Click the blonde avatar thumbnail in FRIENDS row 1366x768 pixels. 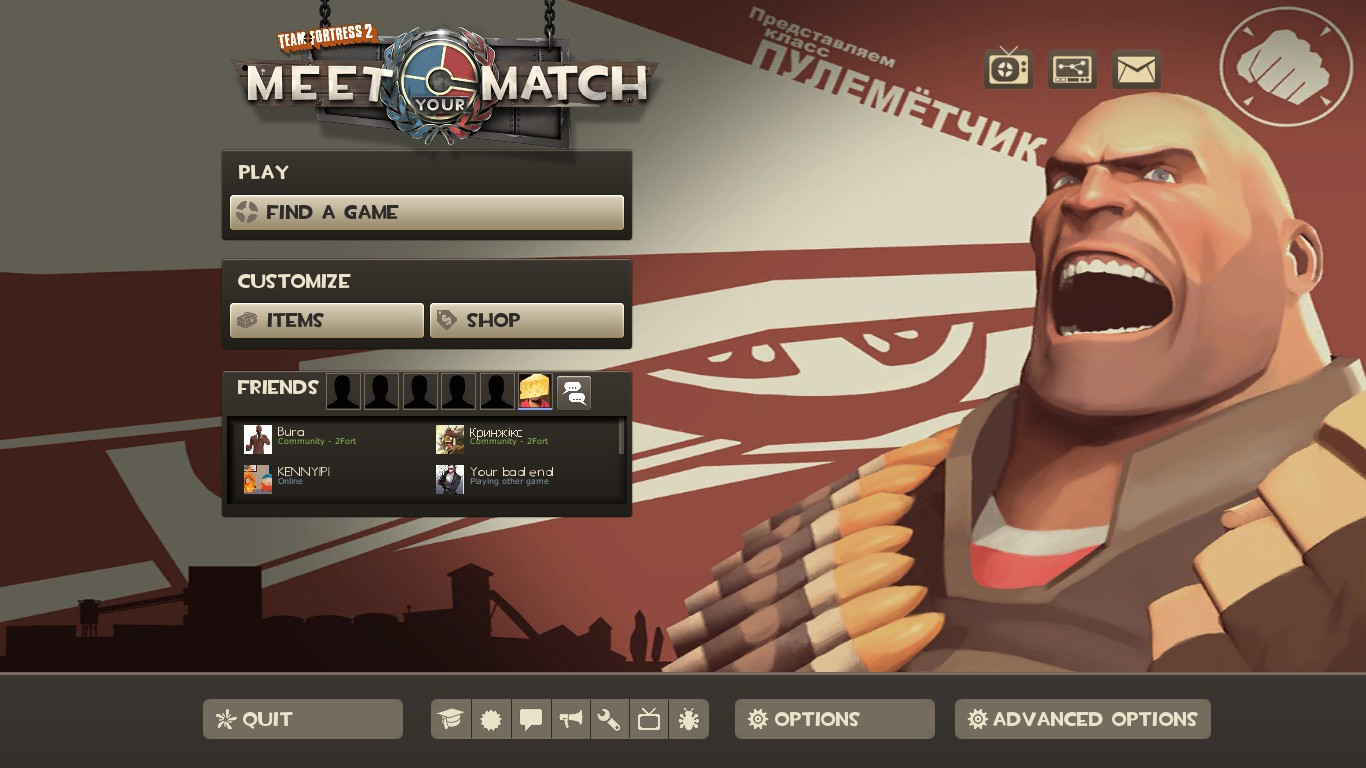(535, 391)
